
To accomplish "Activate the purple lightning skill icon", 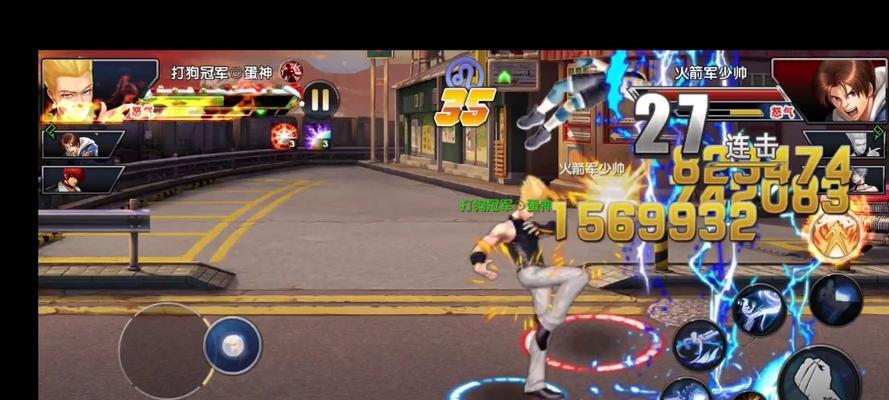I will 319,136.
